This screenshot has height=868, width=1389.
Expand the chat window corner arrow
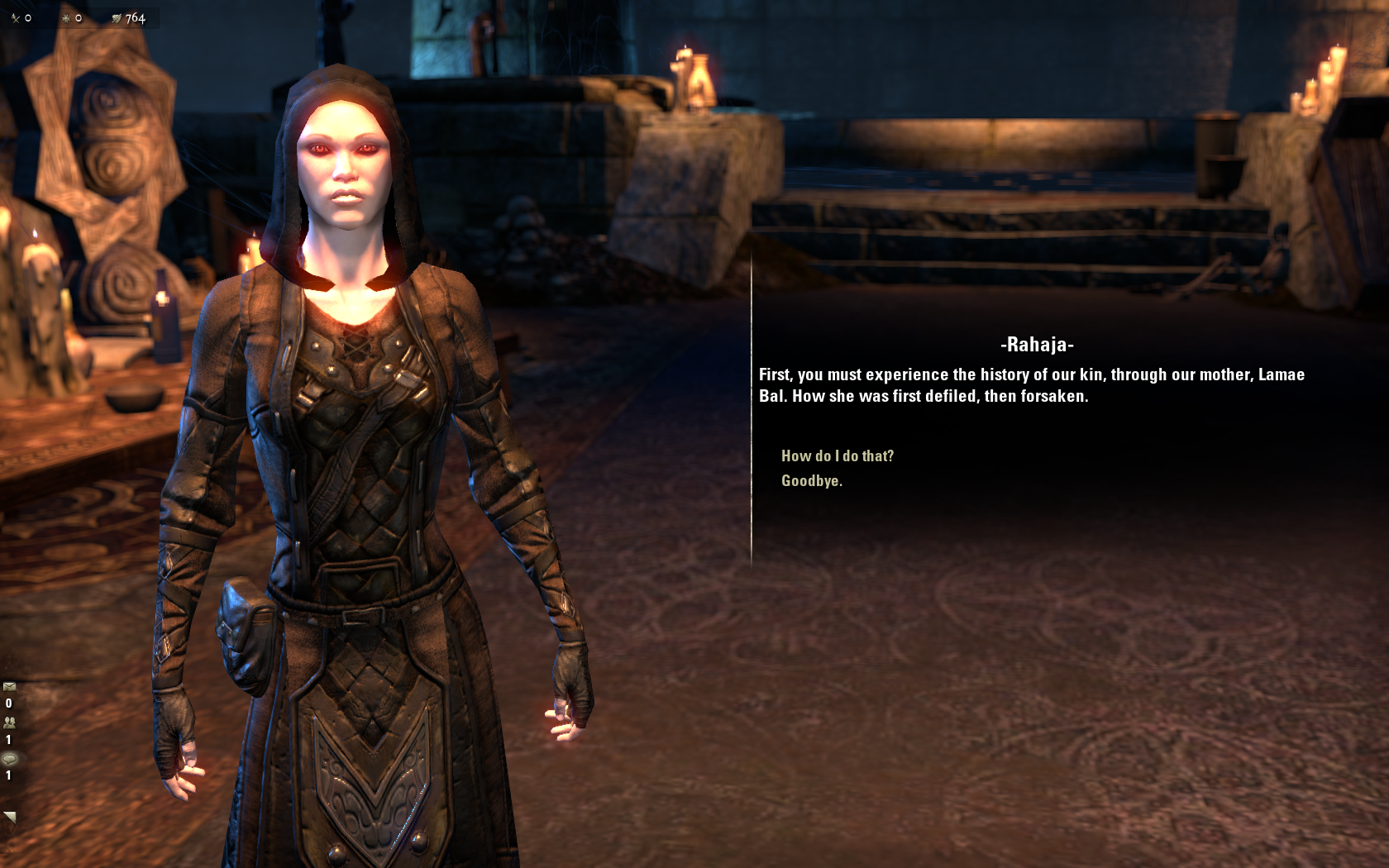[10, 817]
